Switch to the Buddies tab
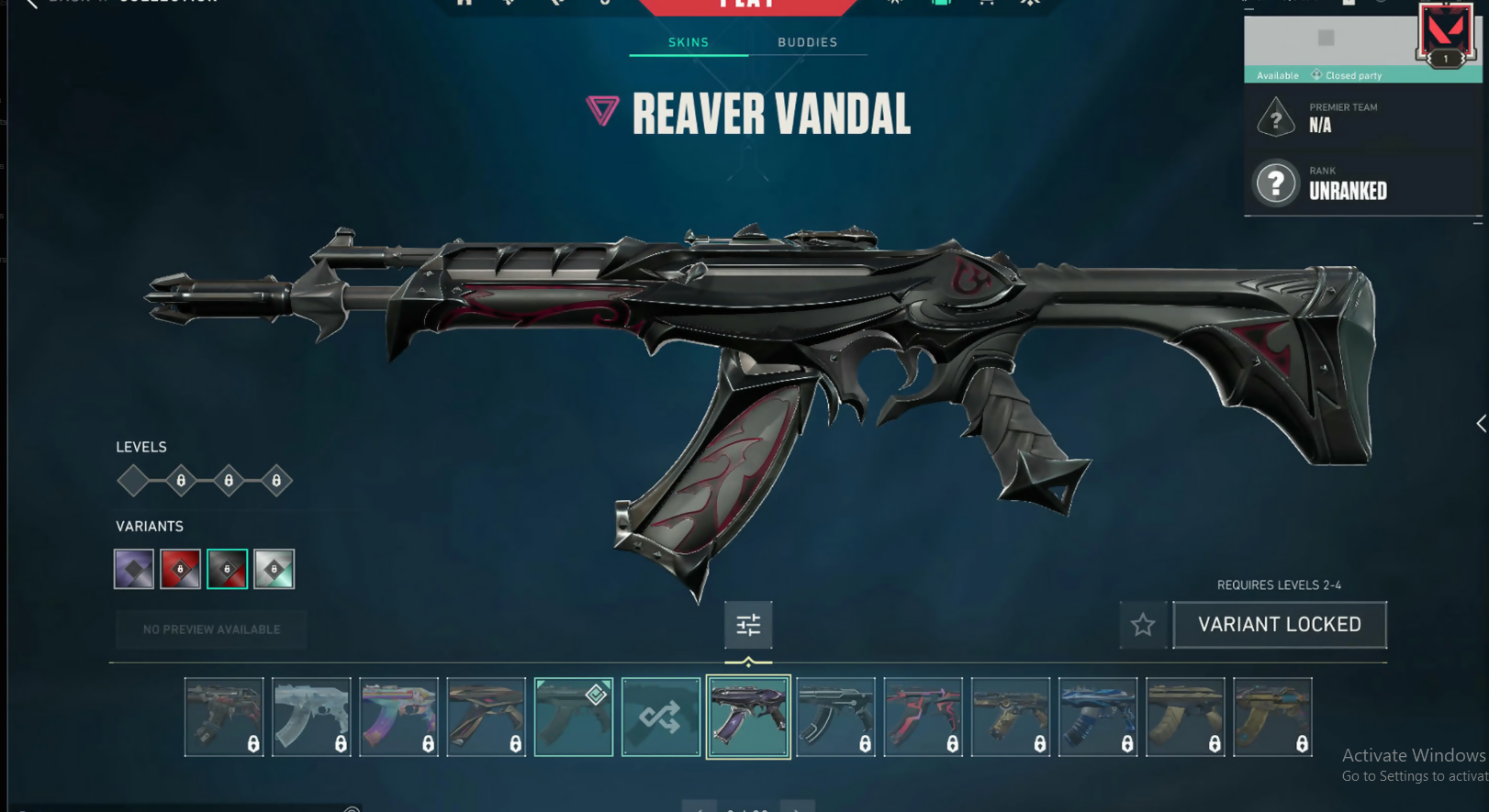The image size is (1489, 812). tap(807, 42)
